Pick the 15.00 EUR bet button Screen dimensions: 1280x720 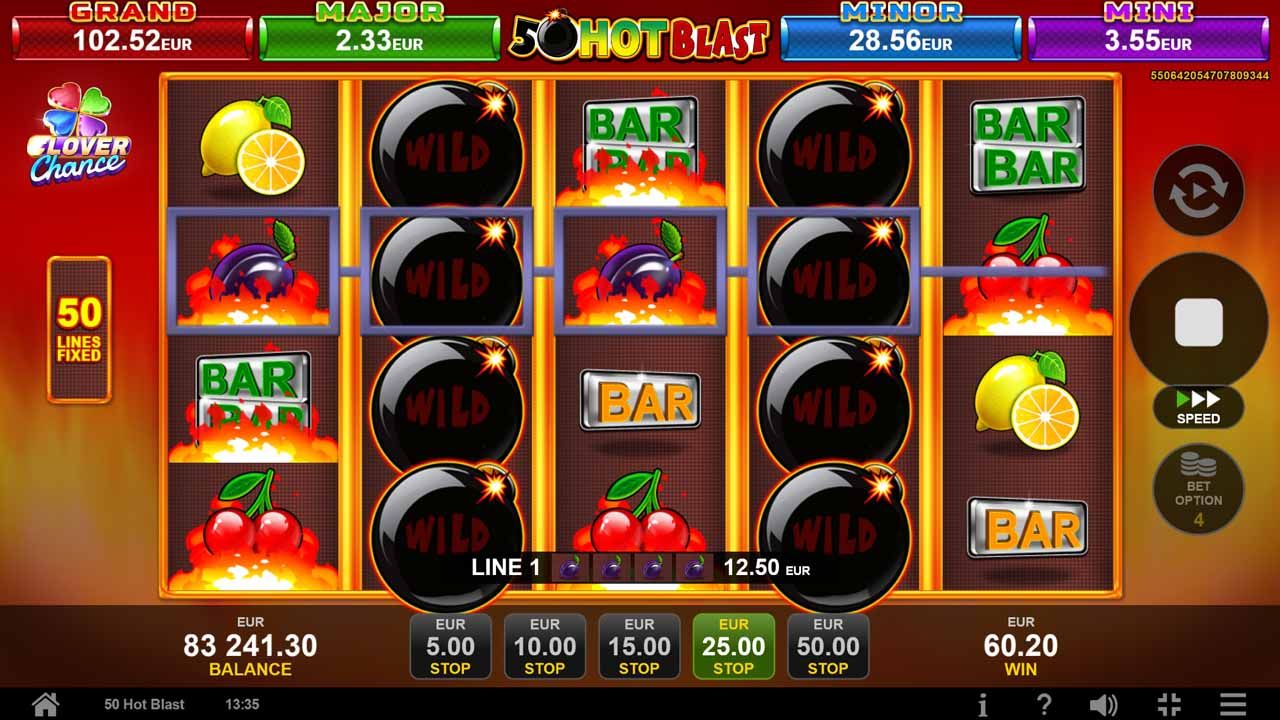639,647
